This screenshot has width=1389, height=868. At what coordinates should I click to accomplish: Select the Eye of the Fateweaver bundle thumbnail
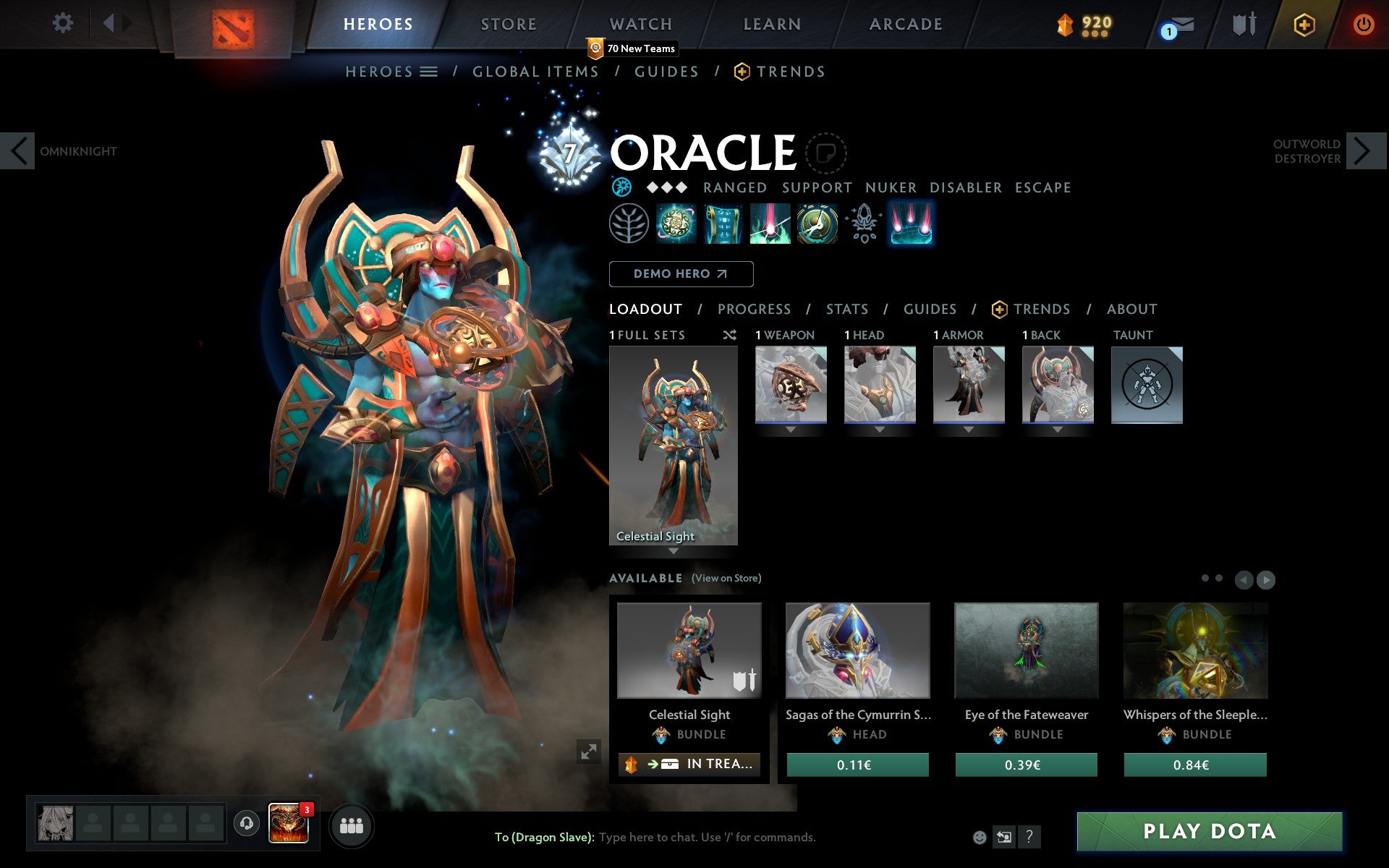(x=1026, y=651)
